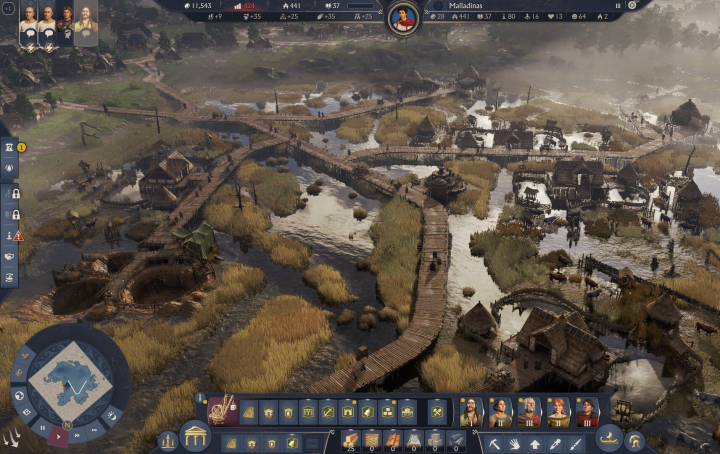
Task: Select the first bearded citizen tier portrait
Action: (x=470, y=411)
